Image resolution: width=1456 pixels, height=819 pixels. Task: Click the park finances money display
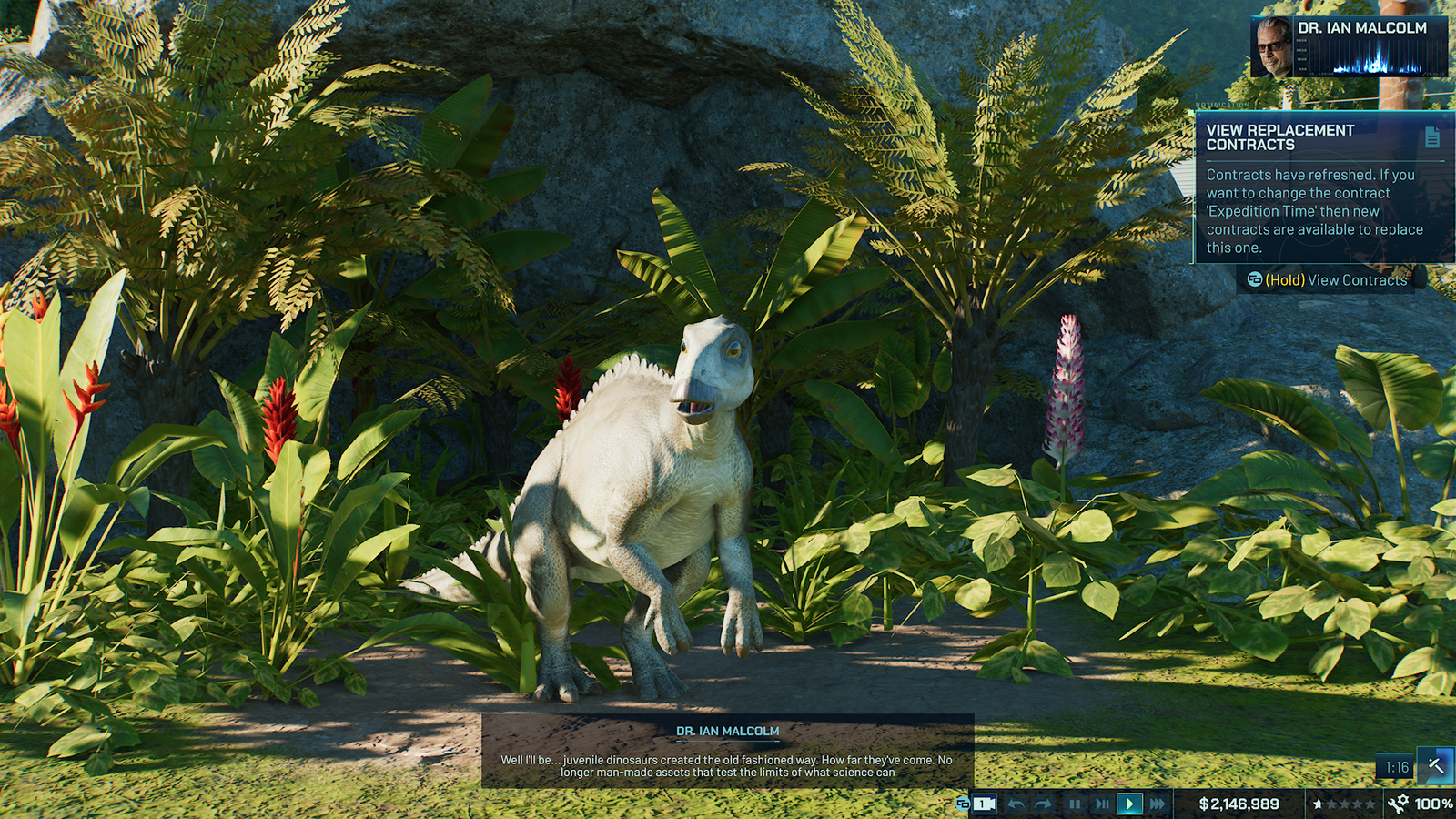(x=1239, y=804)
